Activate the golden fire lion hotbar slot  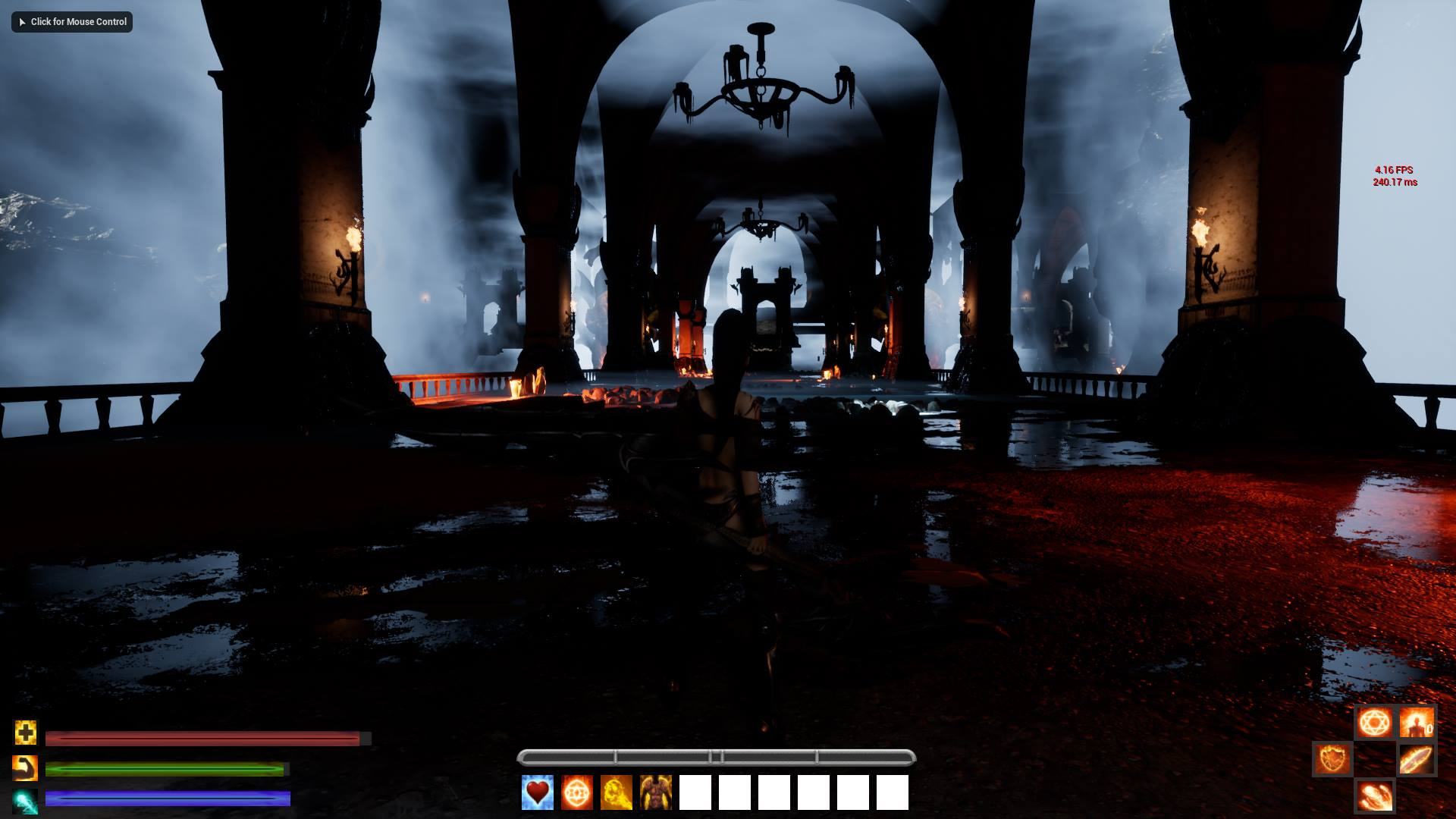tap(617, 792)
